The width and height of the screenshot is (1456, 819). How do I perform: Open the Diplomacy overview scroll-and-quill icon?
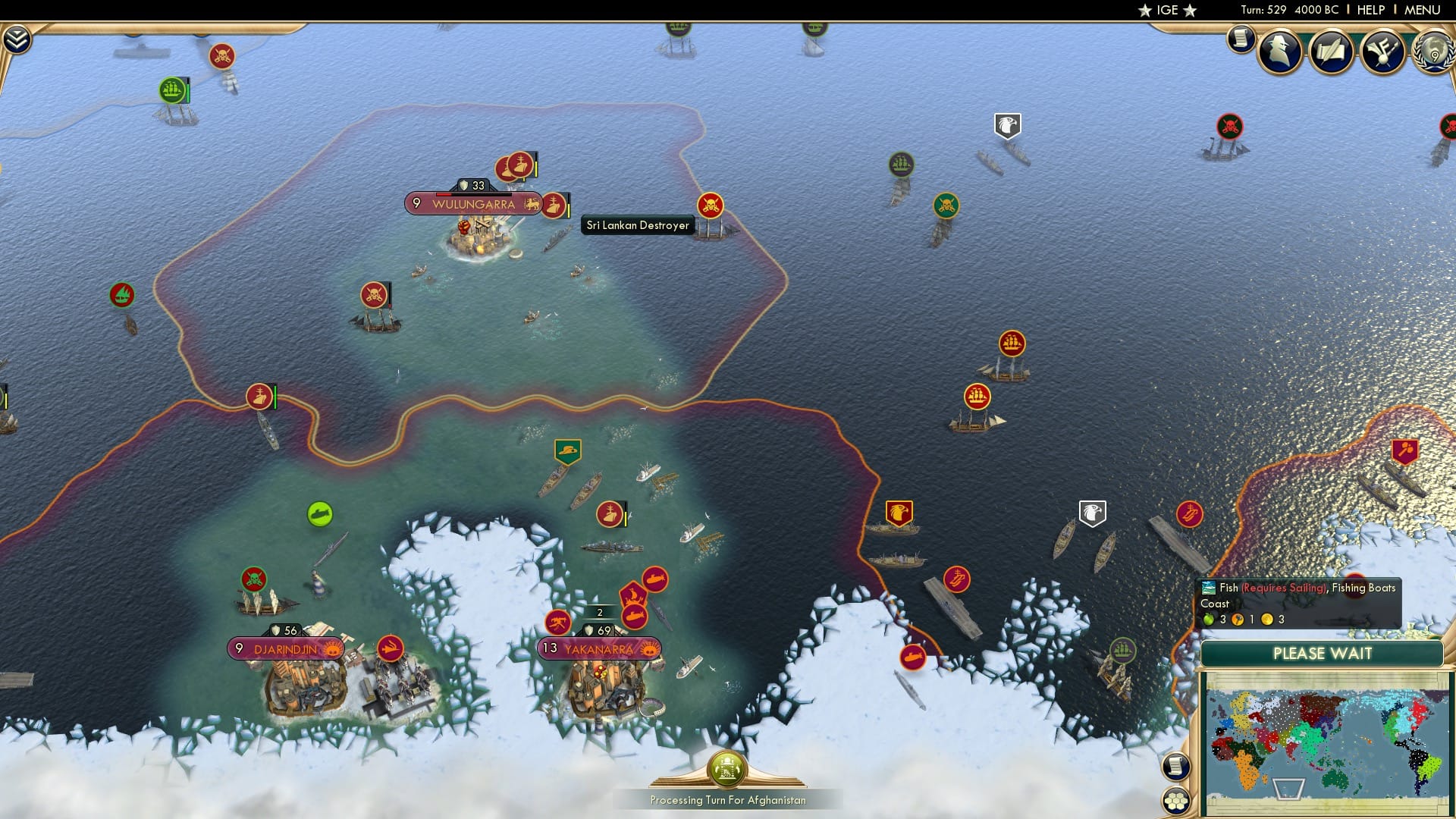click(1332, 49)
